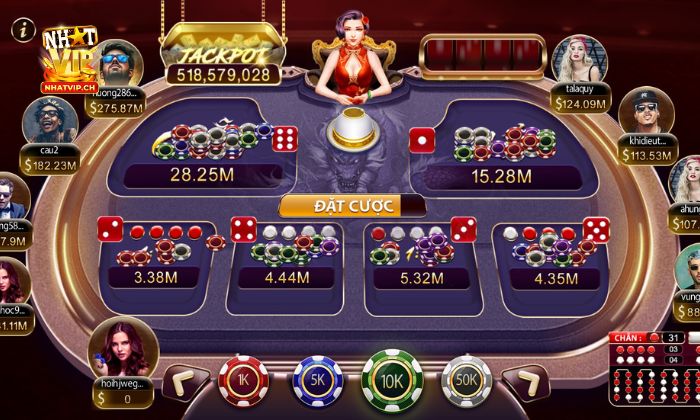Bet on the 4.35M betting box
This screenshot has height=420, width=700.
coord(548,255)
